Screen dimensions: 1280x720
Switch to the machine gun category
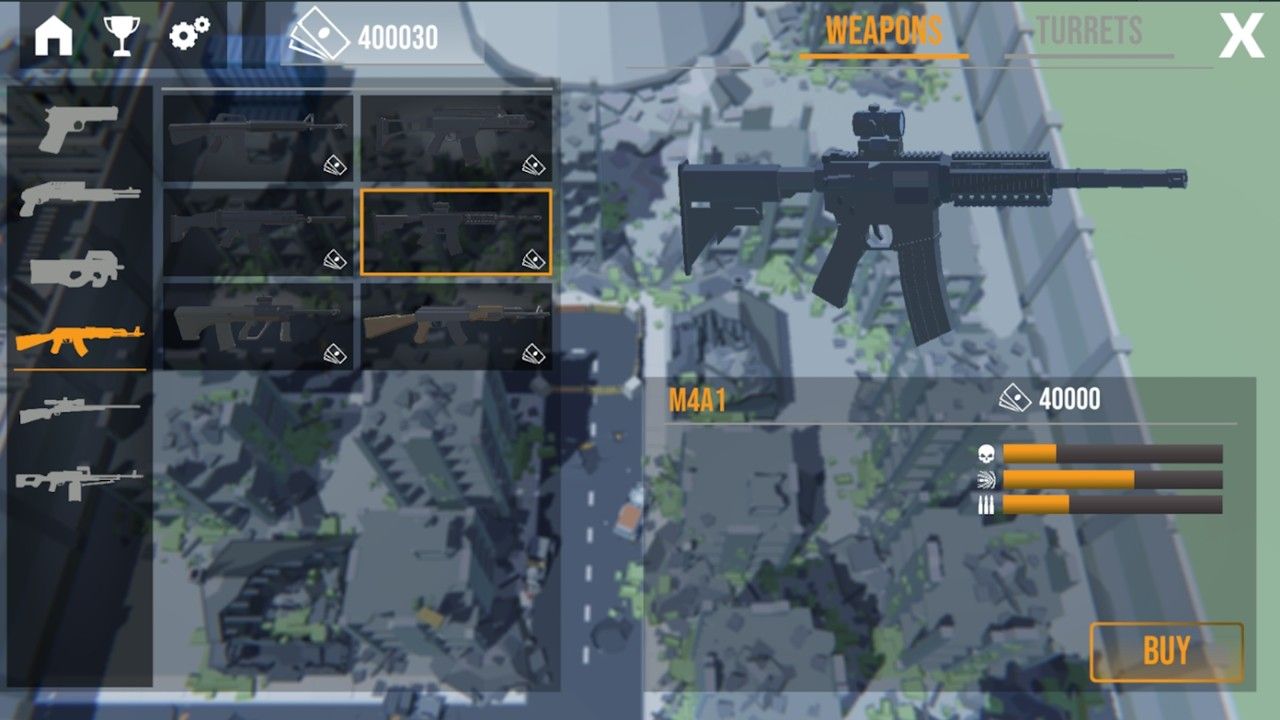79,482
